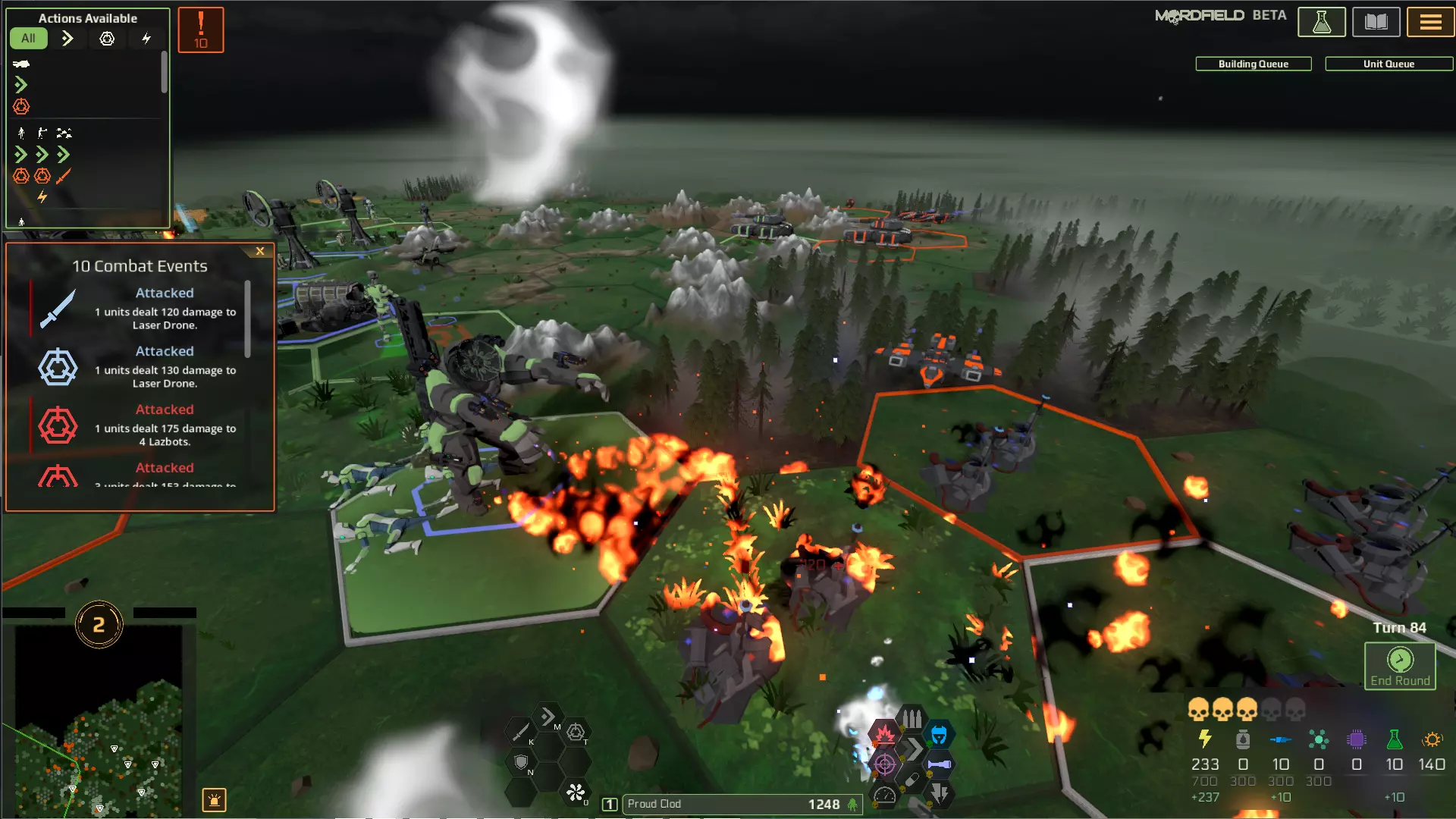End the current round
The image size is (1456, 819).
point(1400,667)
